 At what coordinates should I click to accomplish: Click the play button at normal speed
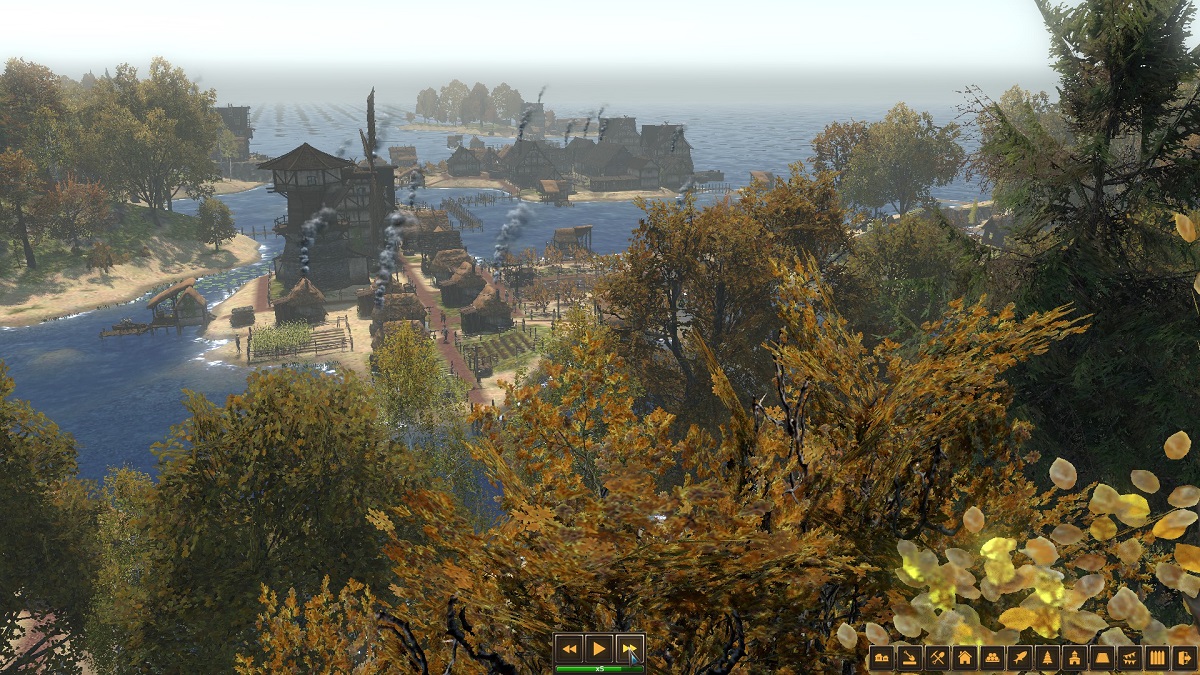[x=598, y=648]
